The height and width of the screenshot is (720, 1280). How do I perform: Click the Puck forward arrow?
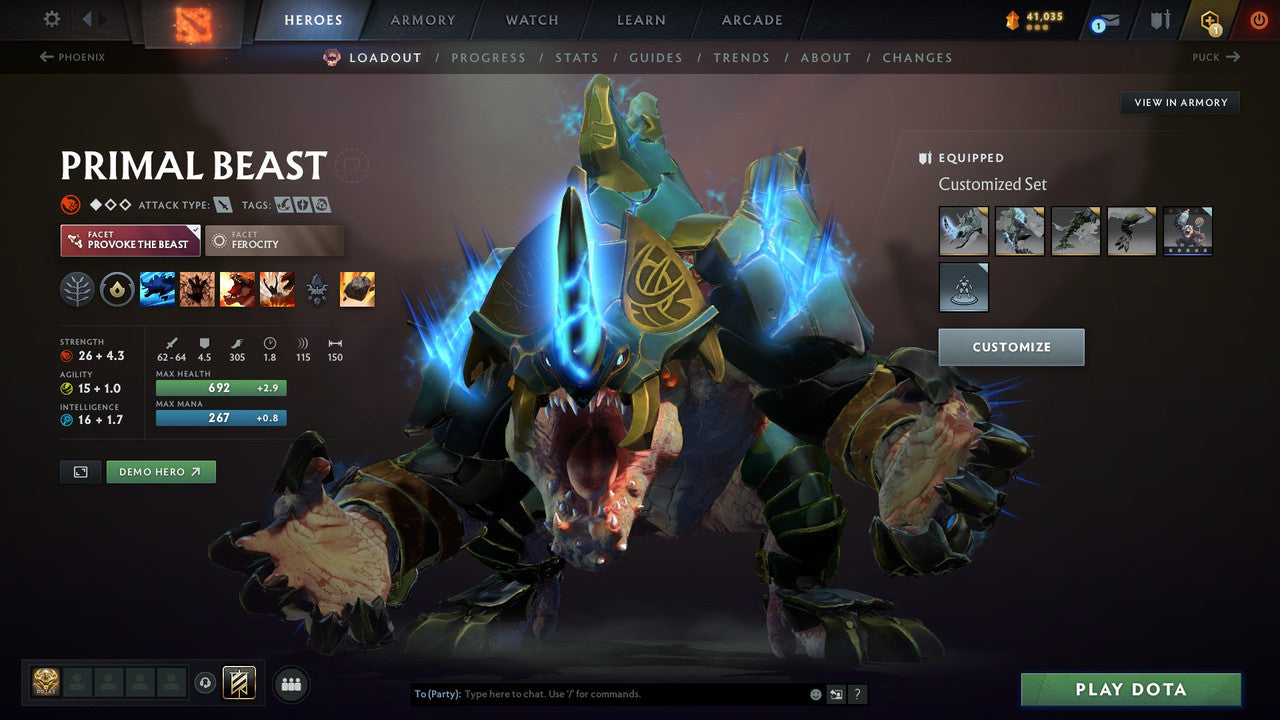click(x=1232, y=57)
